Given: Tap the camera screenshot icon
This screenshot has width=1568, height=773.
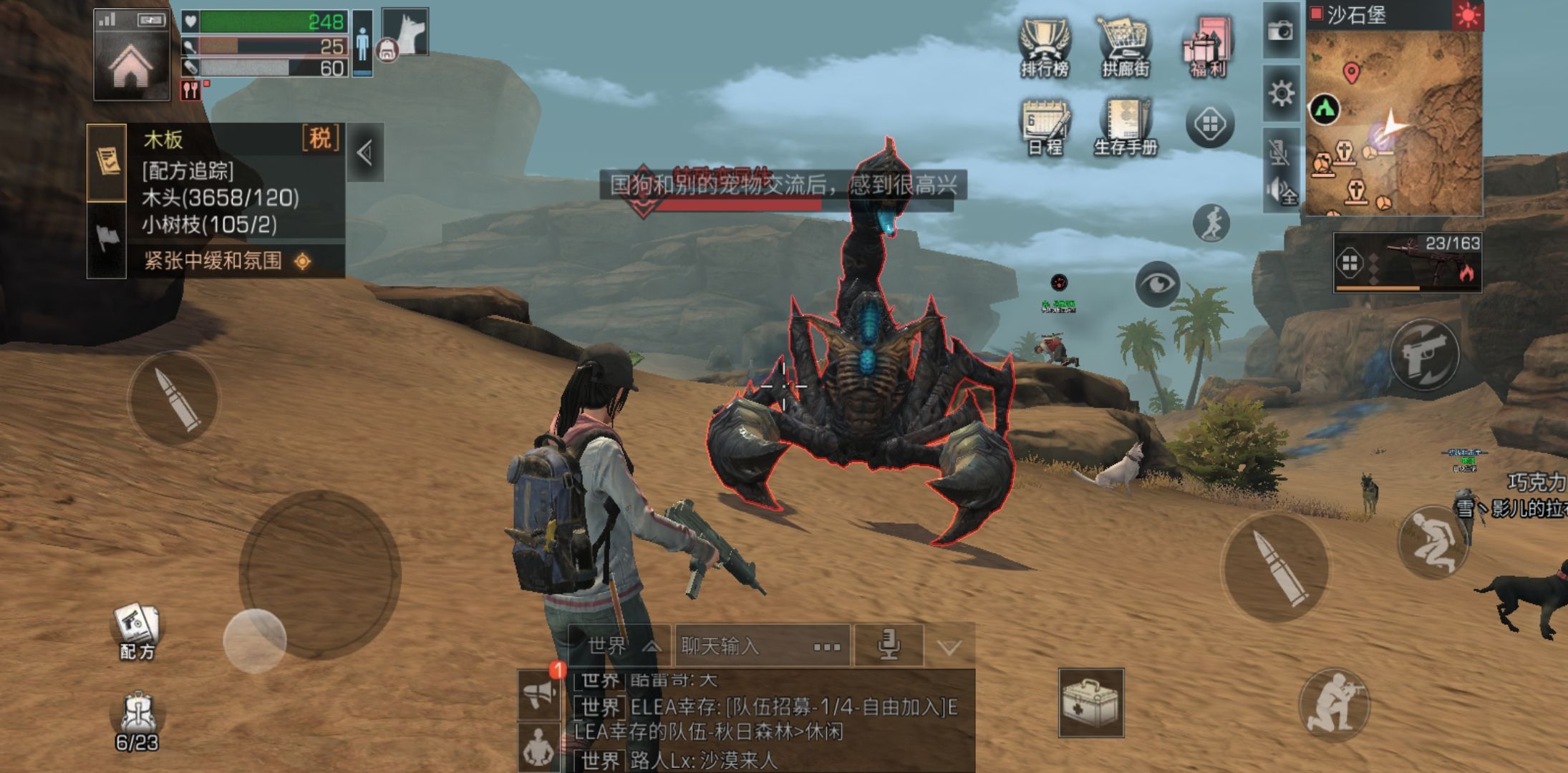Looking at the screenshot, I should (x=1280, y=31).
